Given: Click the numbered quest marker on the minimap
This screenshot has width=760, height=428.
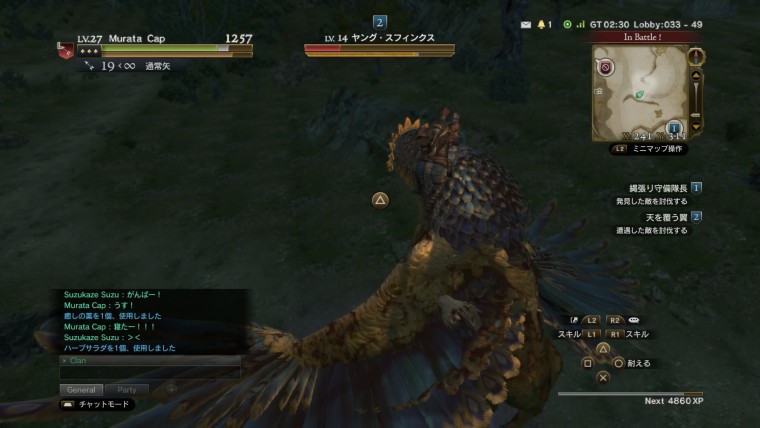Looking at the screenshot, I should coord(675,127).
